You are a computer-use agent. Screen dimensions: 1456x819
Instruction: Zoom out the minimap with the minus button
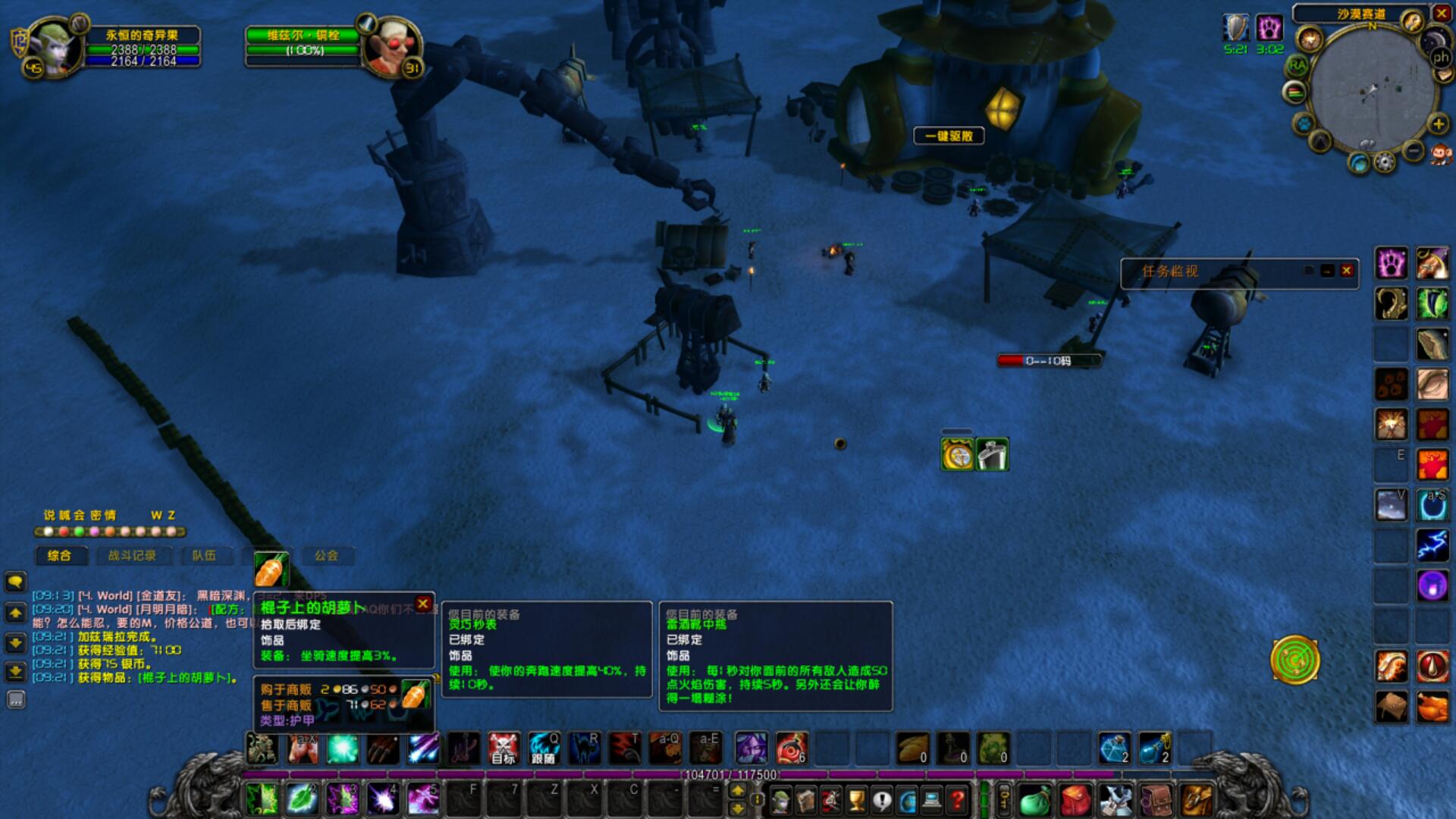click(1414, 151)
